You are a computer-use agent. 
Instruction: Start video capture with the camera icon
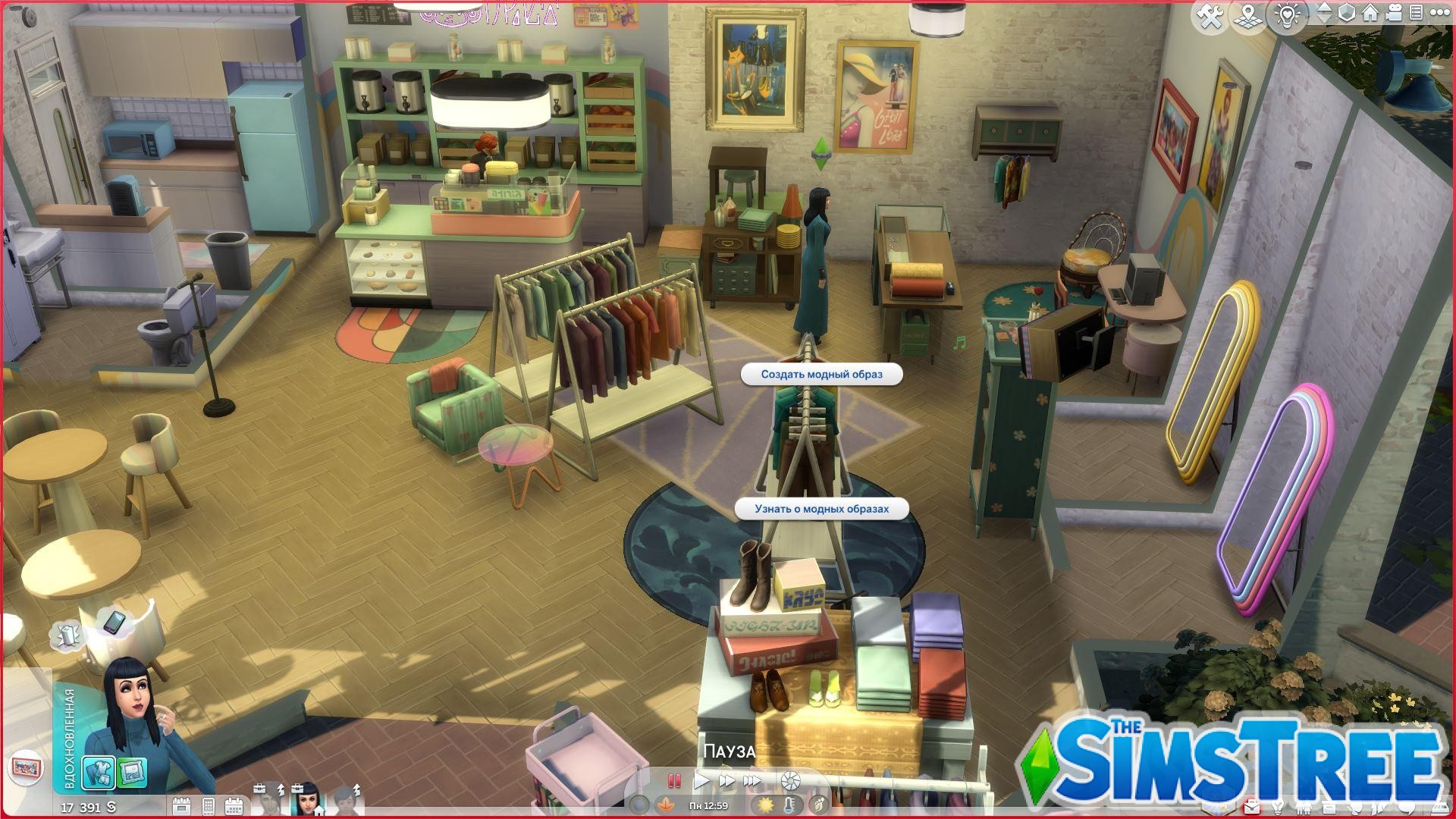click(x=1394, y=13)
